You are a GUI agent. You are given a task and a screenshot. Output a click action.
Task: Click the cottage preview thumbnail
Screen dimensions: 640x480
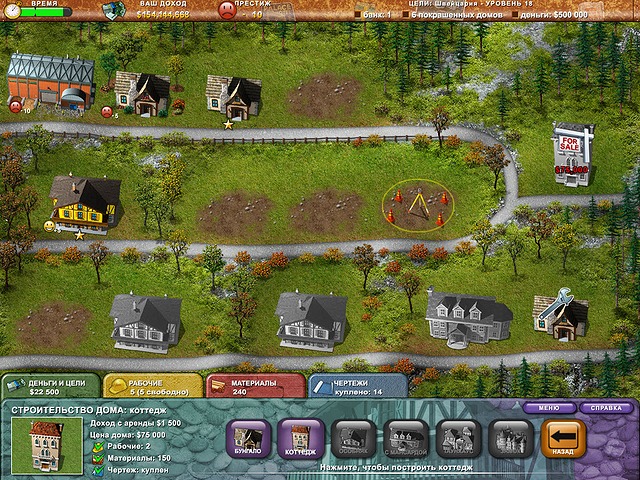(39, 442)
